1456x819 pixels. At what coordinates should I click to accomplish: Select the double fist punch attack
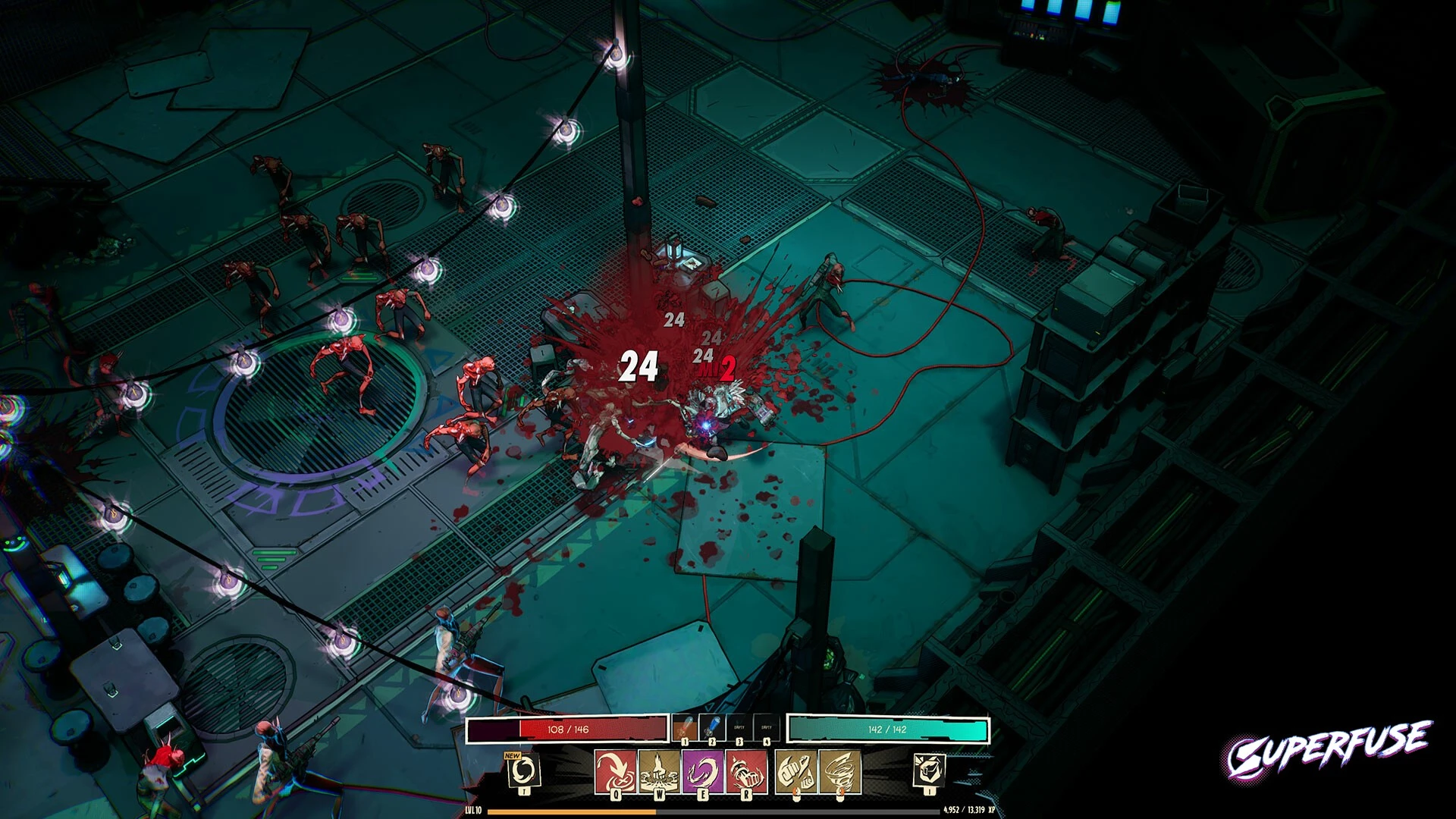pos(795,771)
